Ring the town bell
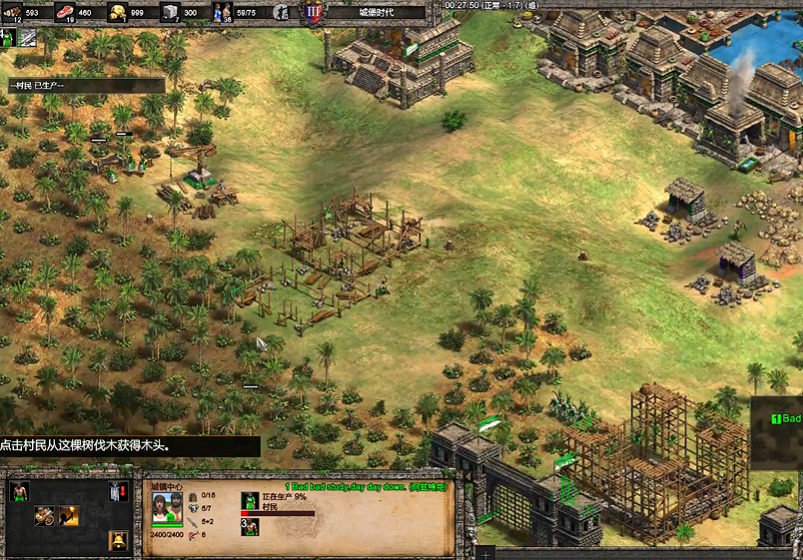Screen dimensions: 803x560 (118, 541)
